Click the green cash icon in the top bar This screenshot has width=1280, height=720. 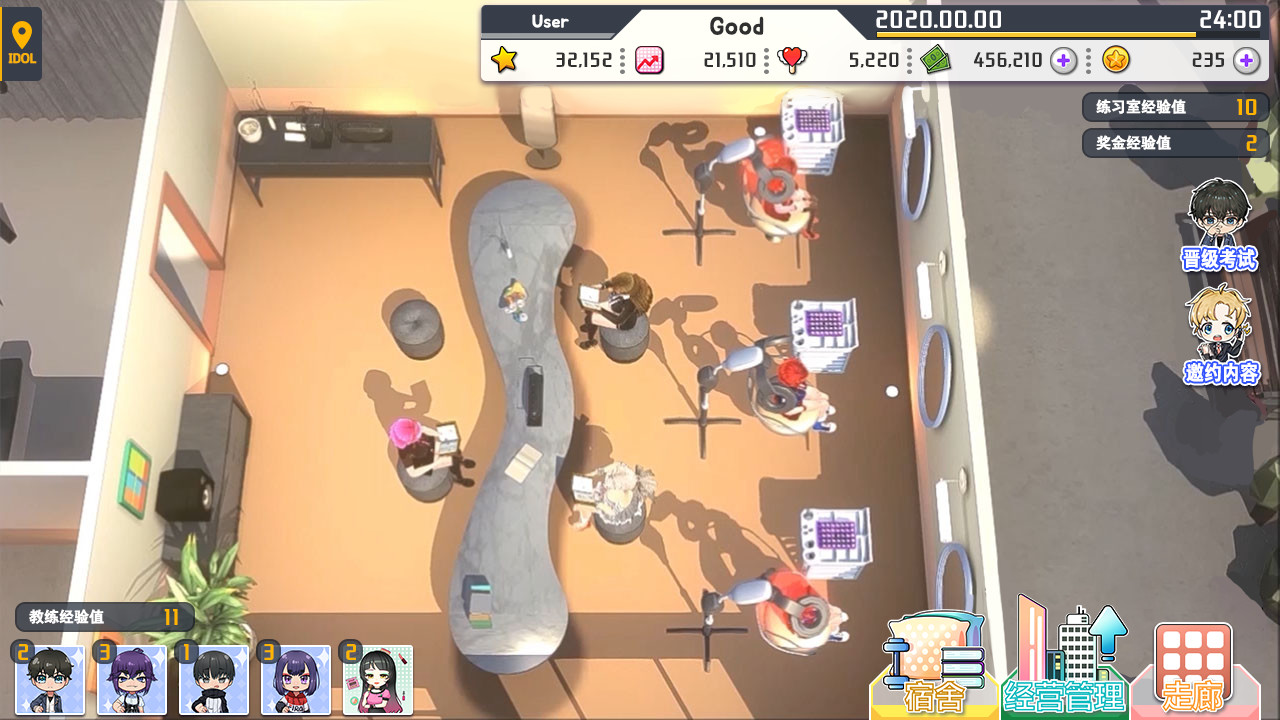(x=934, y=60)
